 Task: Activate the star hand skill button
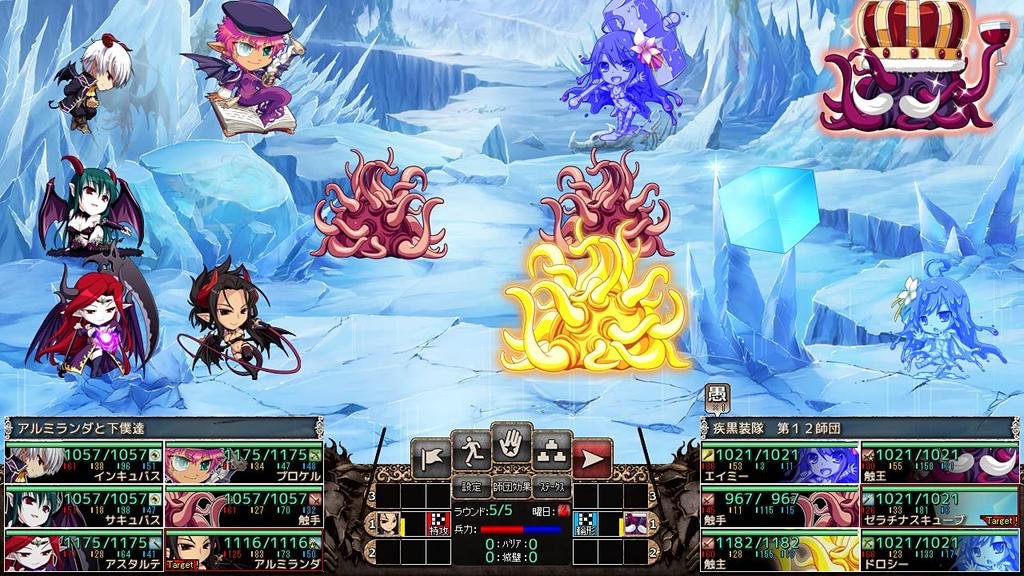pyautogui.click(x=511, y=445)
